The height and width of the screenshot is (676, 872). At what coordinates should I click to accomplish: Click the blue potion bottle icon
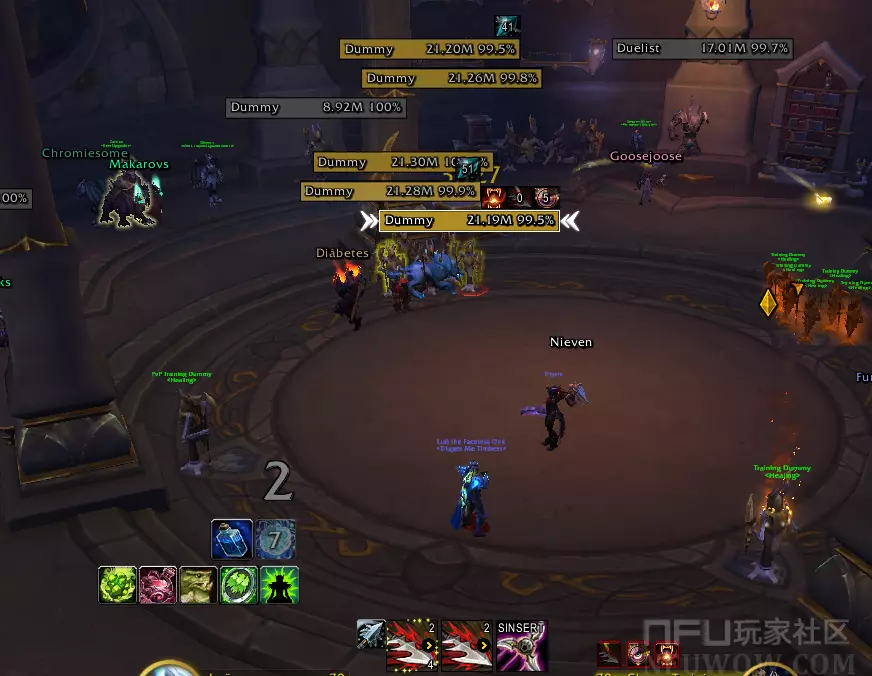pyautogui.click(x=231, y=540)
